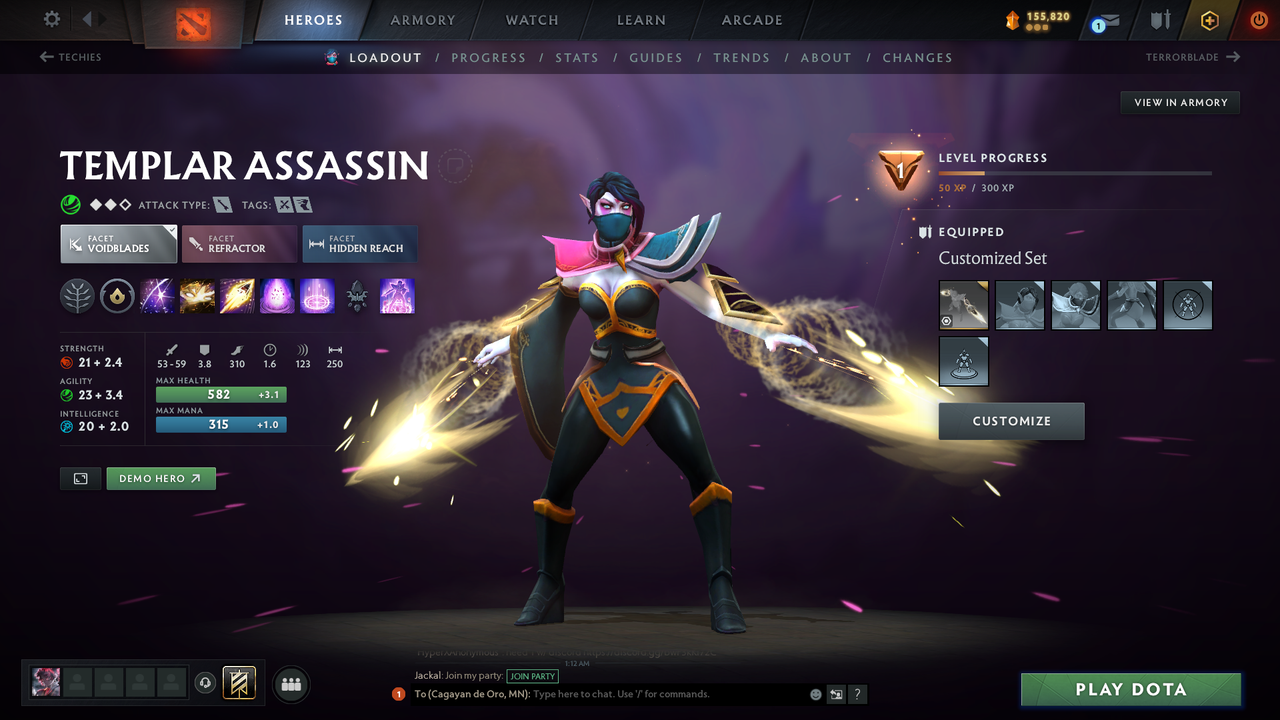Viewport: 1280px width, 720px height.
Task: Switch to the STATS tab
Action: click(x=577, y=57)
